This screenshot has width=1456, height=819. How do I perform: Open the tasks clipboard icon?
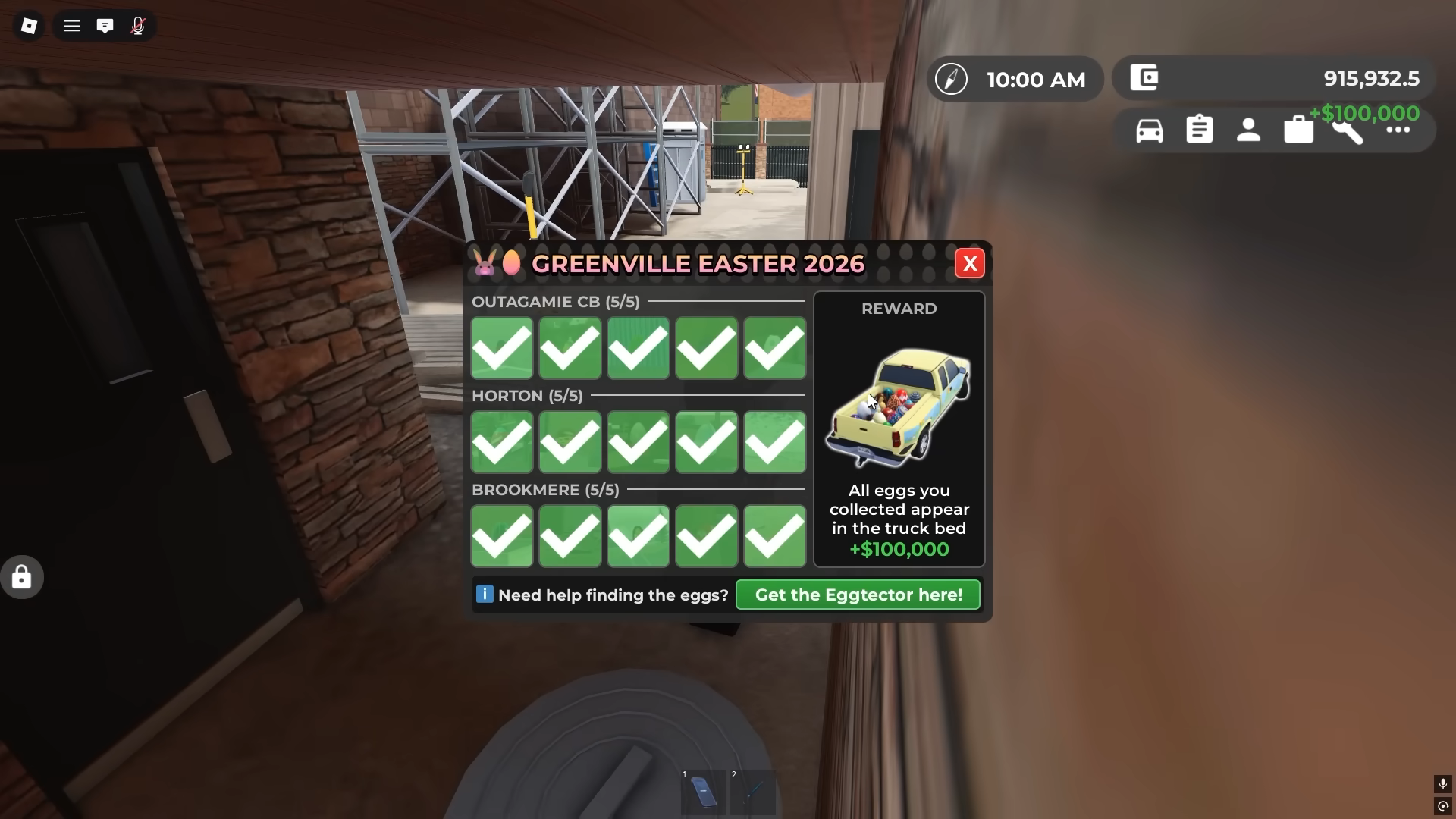coord(1200,129)
